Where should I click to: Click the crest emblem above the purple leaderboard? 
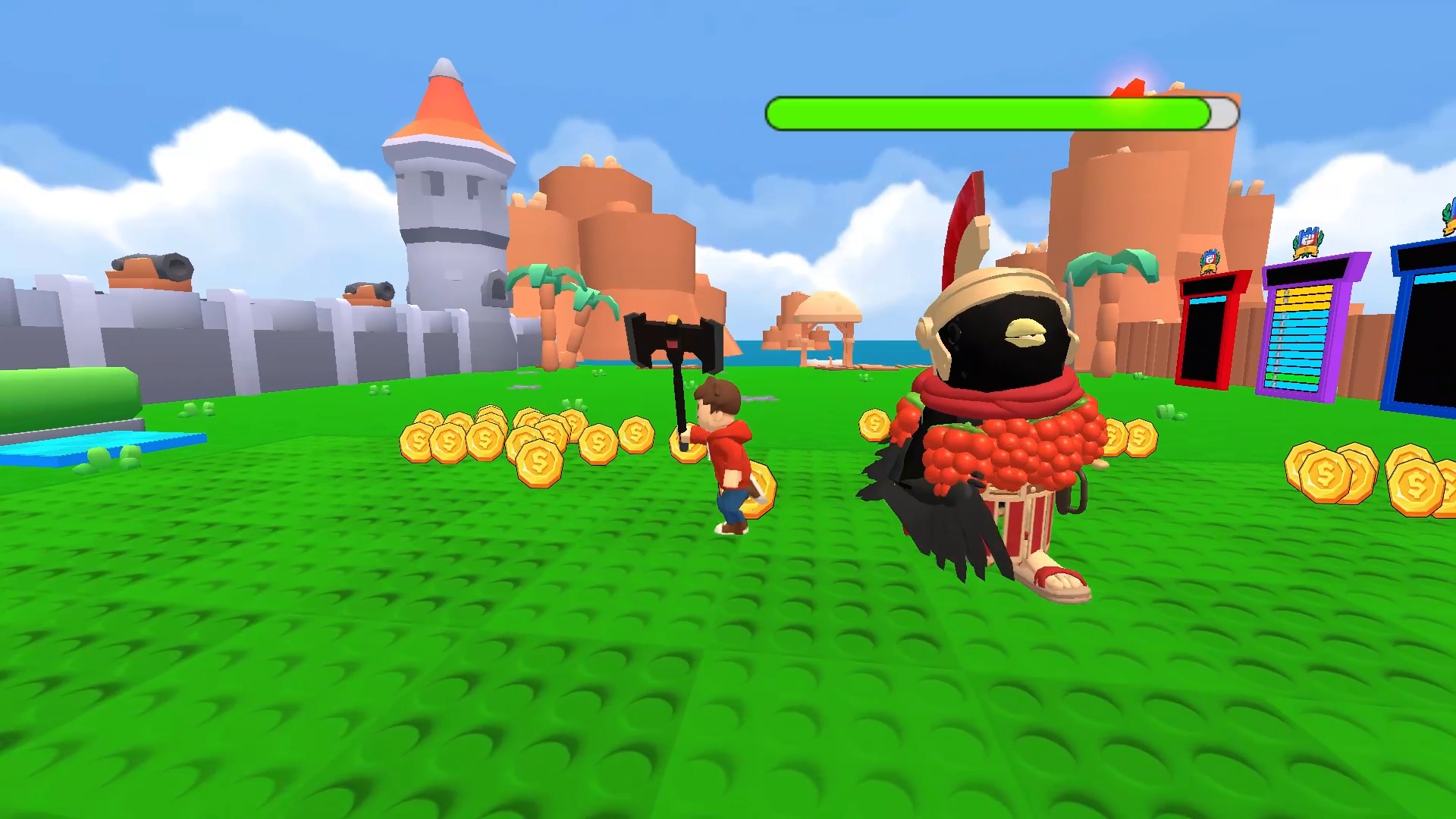point(1306,242)
